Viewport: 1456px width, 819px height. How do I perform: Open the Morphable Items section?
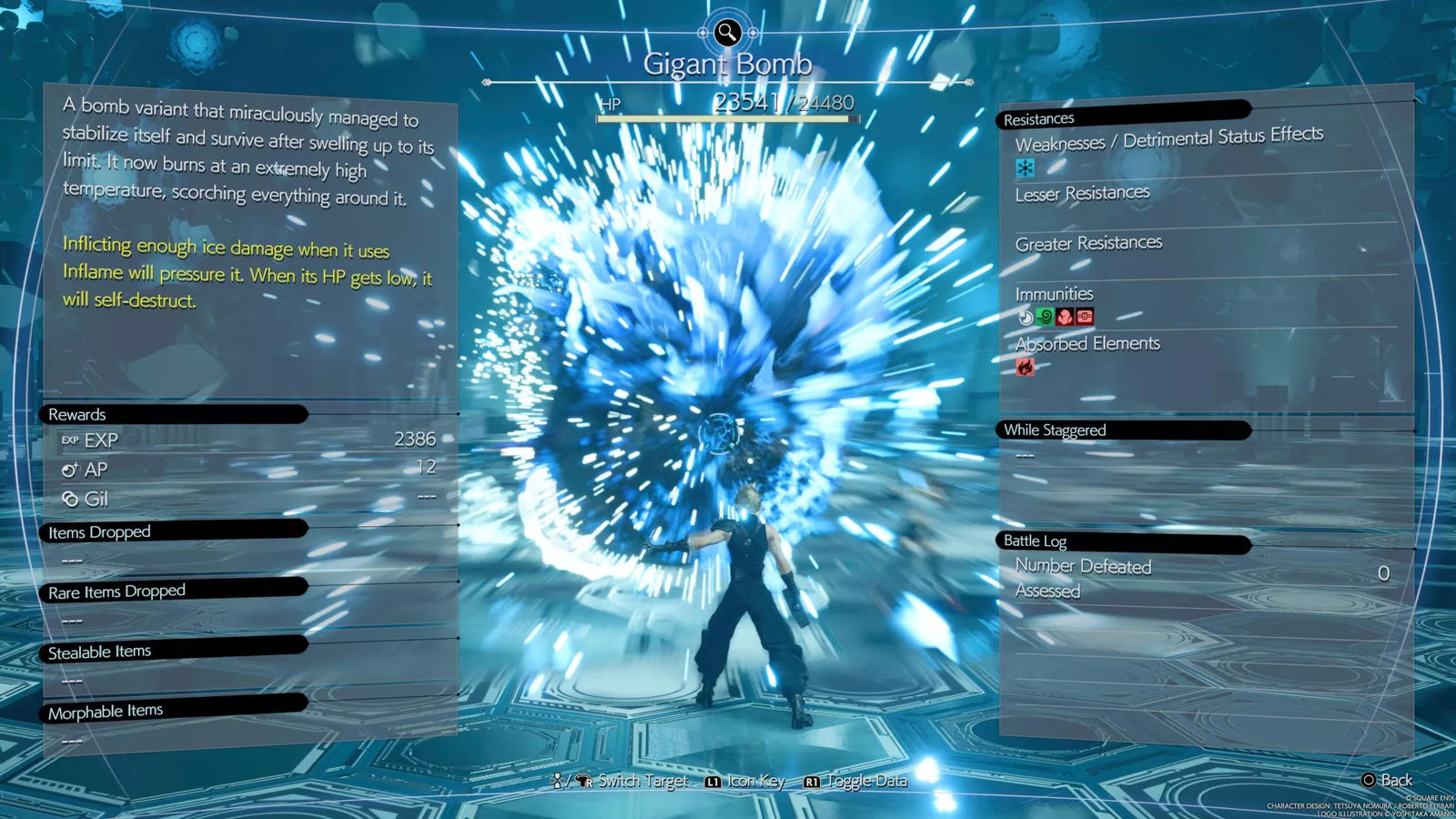[x=108, y=710]
